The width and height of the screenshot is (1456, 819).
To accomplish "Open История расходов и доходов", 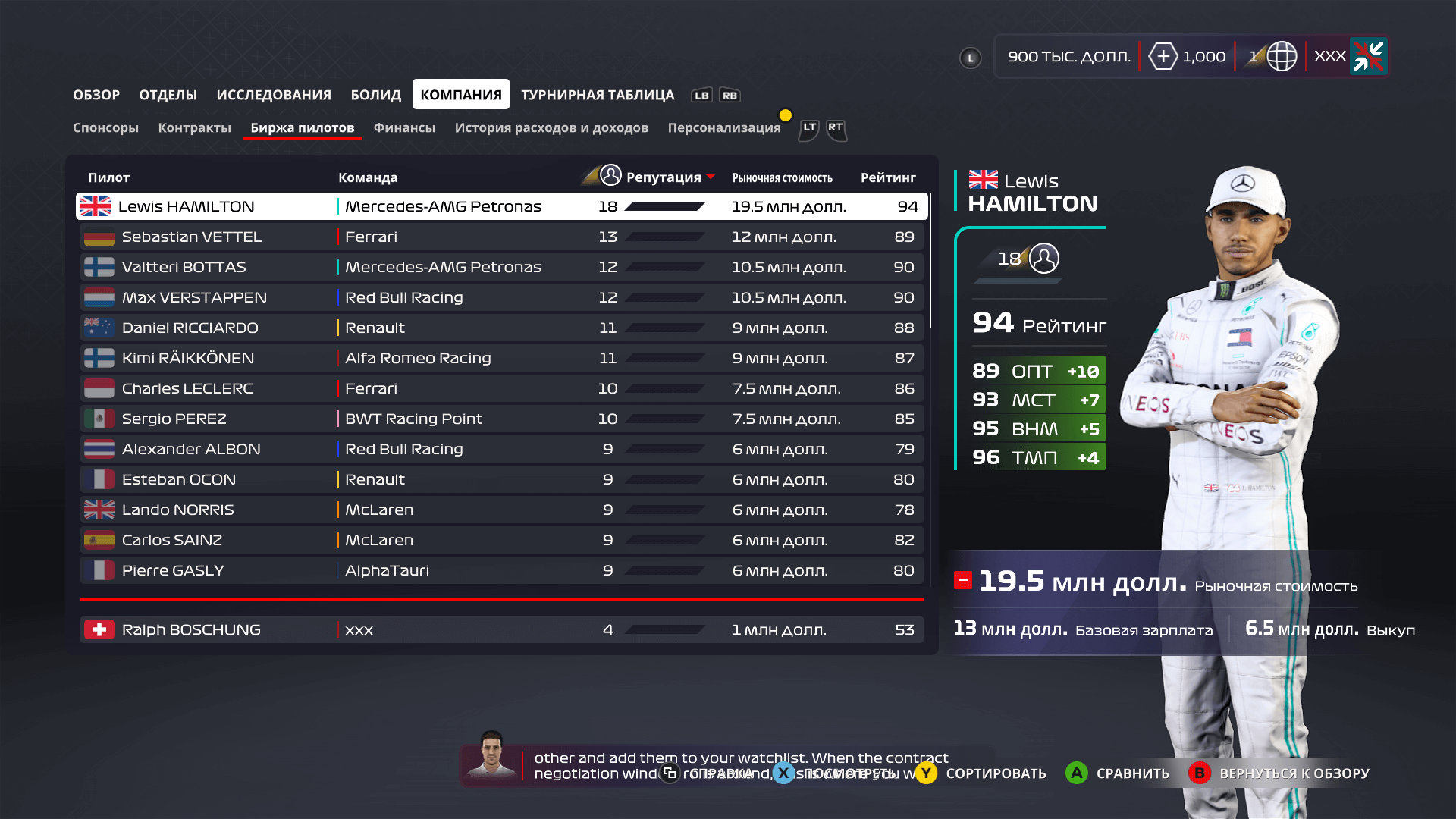I will point(551,127).
